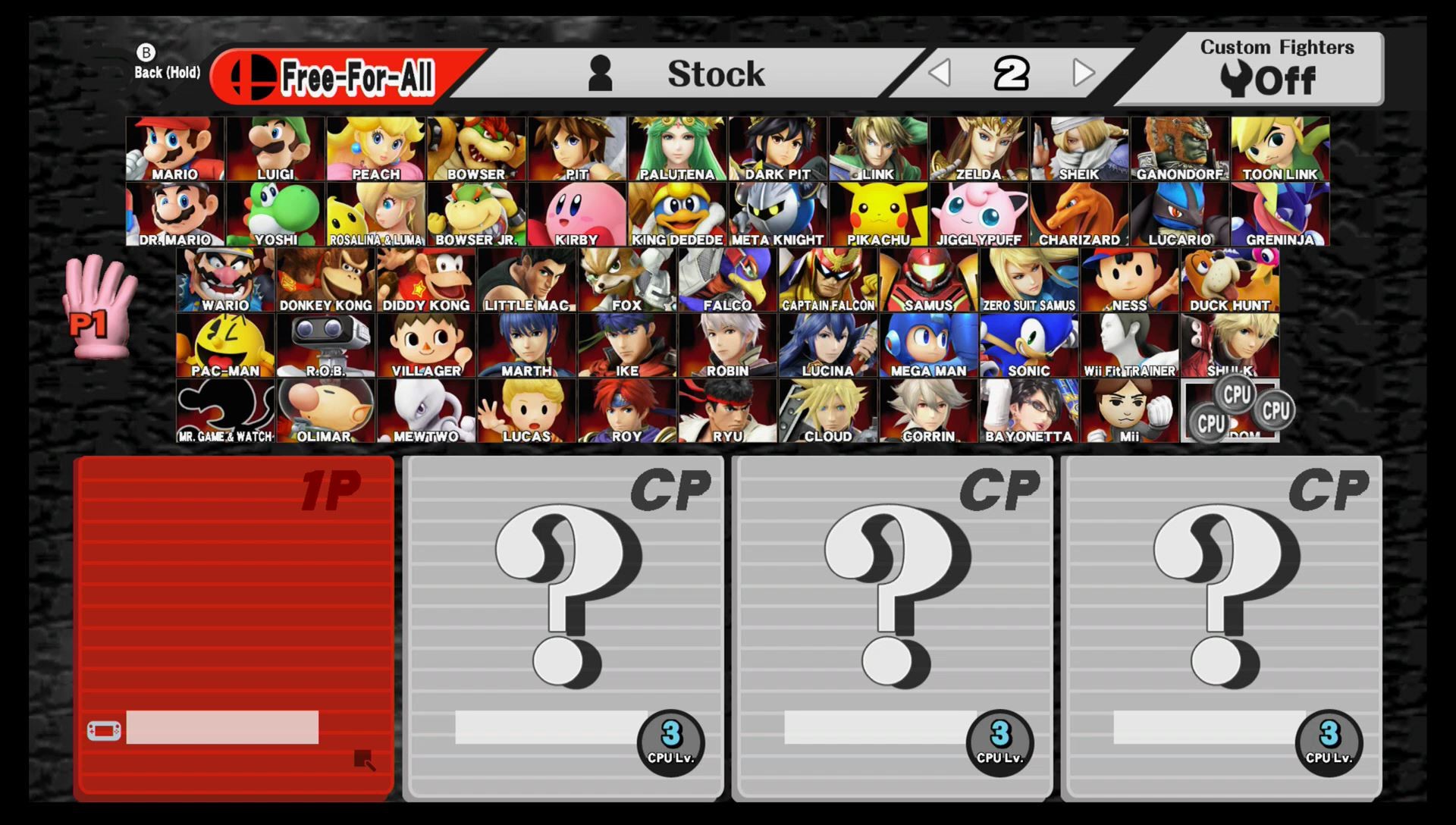Click the P1 name entry field

click(x=224, y=729)
